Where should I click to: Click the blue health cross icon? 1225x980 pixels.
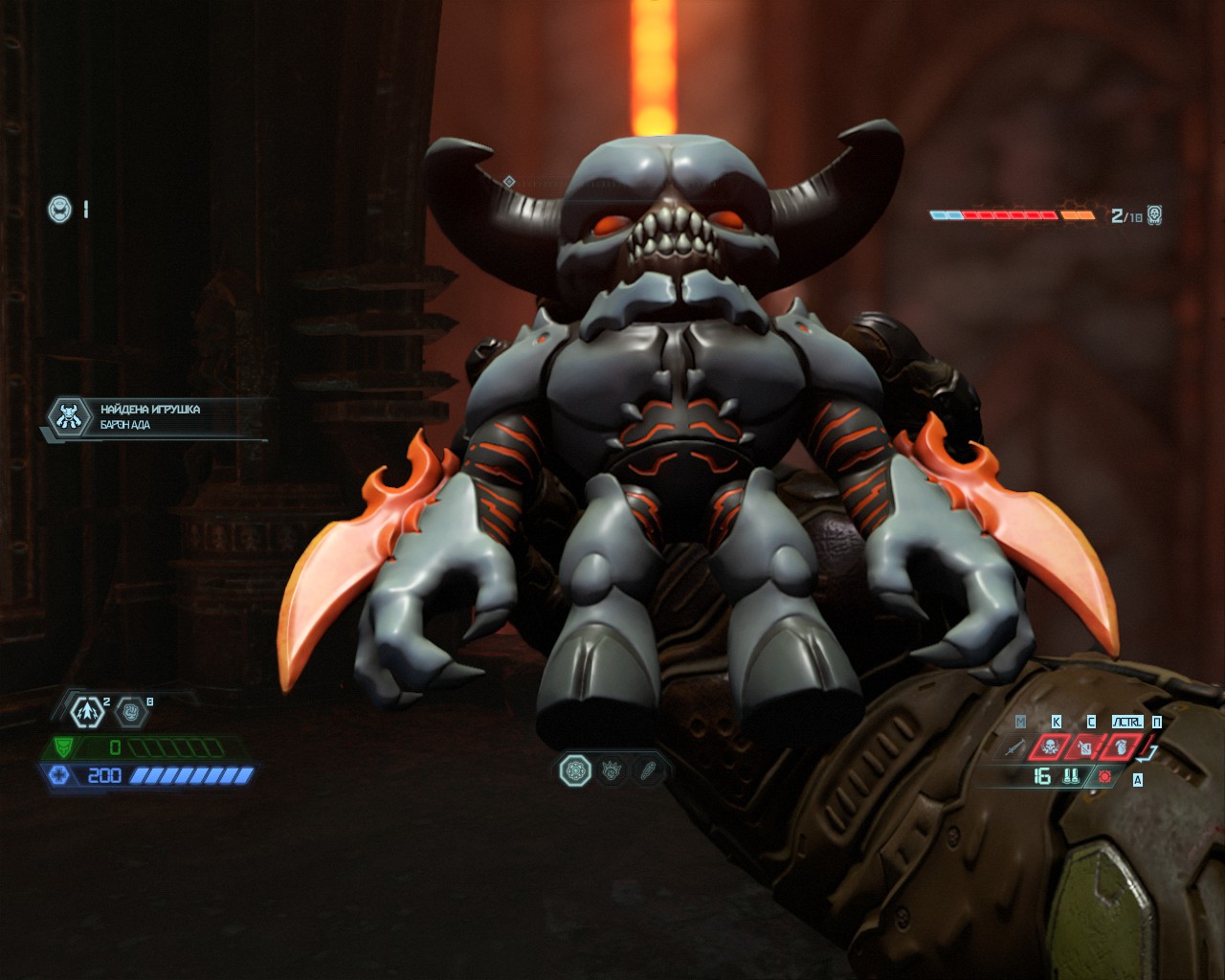pos(59,774)
